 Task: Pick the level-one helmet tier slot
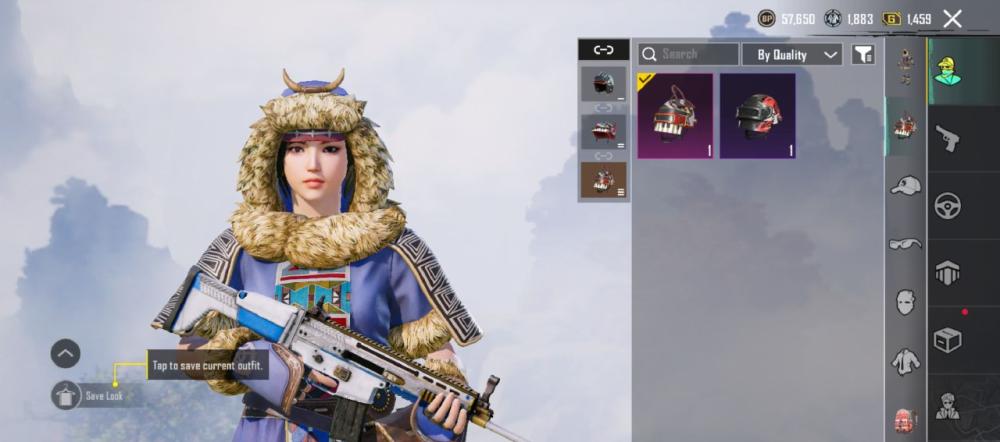tap(604, 85)
